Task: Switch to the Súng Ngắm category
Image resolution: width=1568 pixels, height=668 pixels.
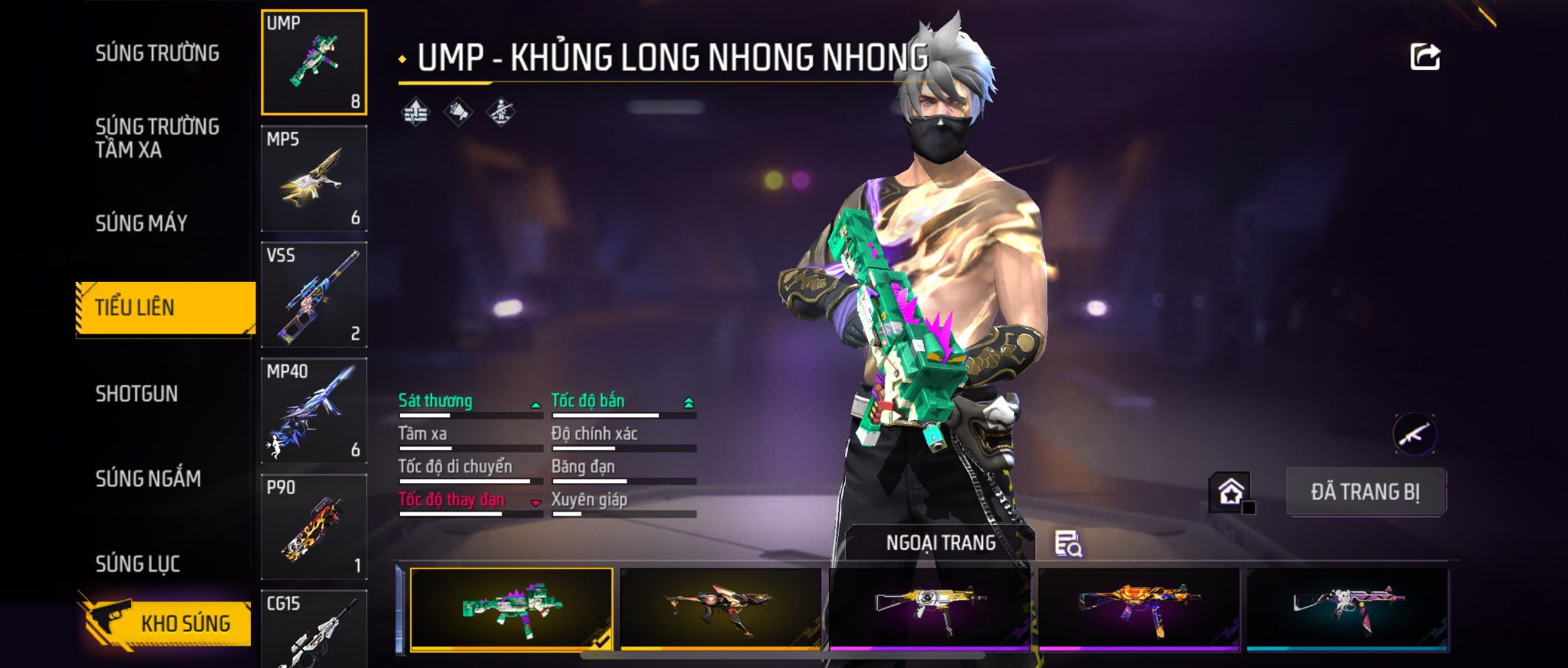Action: point(148,478)
